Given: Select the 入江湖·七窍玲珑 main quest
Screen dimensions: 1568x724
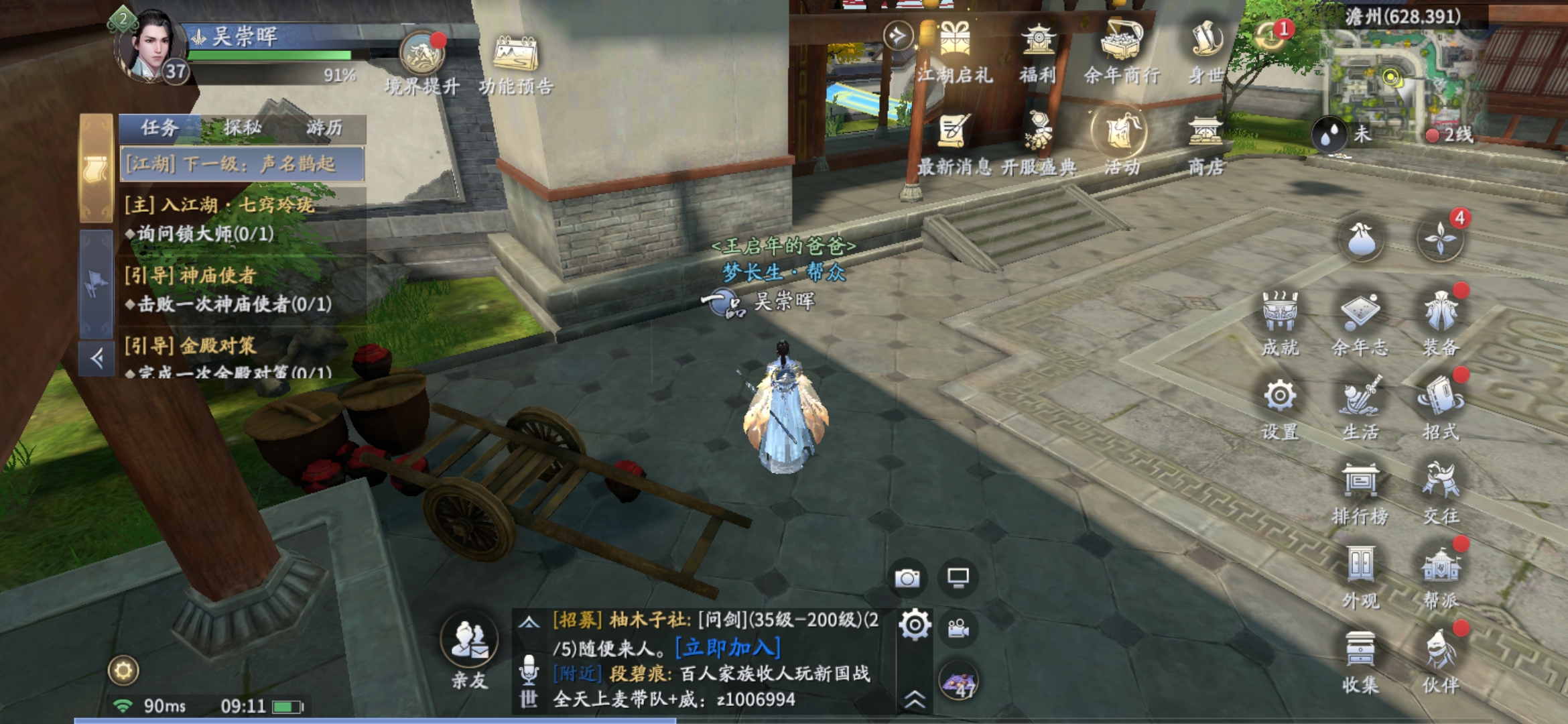Looking at the screenshot, I should (x=220, y=204).
